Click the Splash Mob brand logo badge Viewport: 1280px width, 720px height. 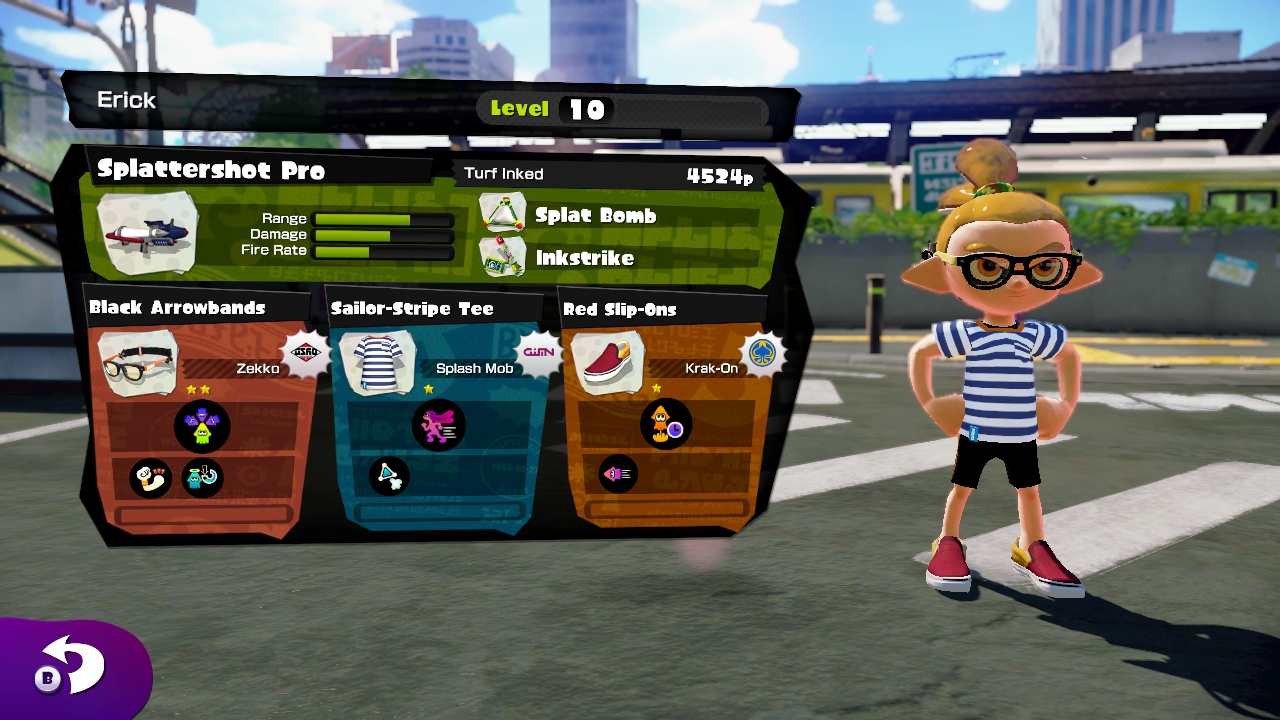click(x=536, y=352)
